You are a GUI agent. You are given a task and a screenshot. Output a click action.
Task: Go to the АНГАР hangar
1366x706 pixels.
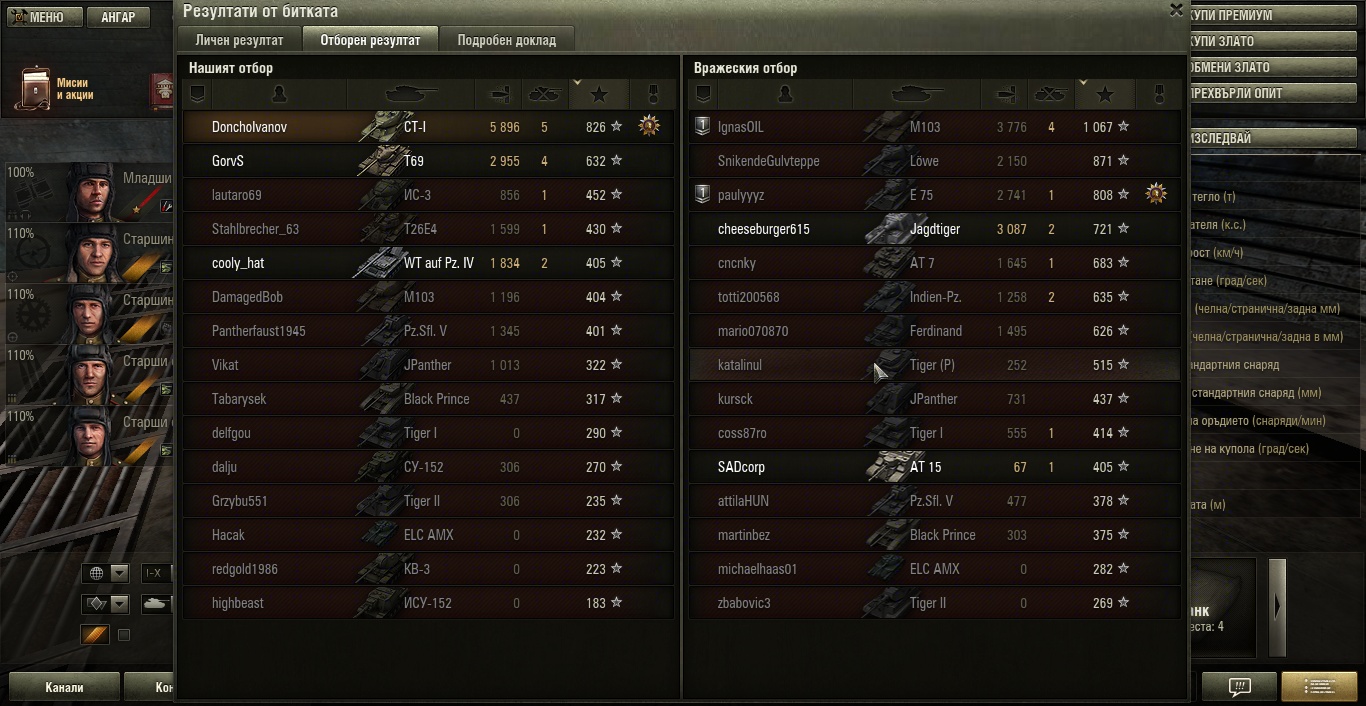tap(118, 17)
